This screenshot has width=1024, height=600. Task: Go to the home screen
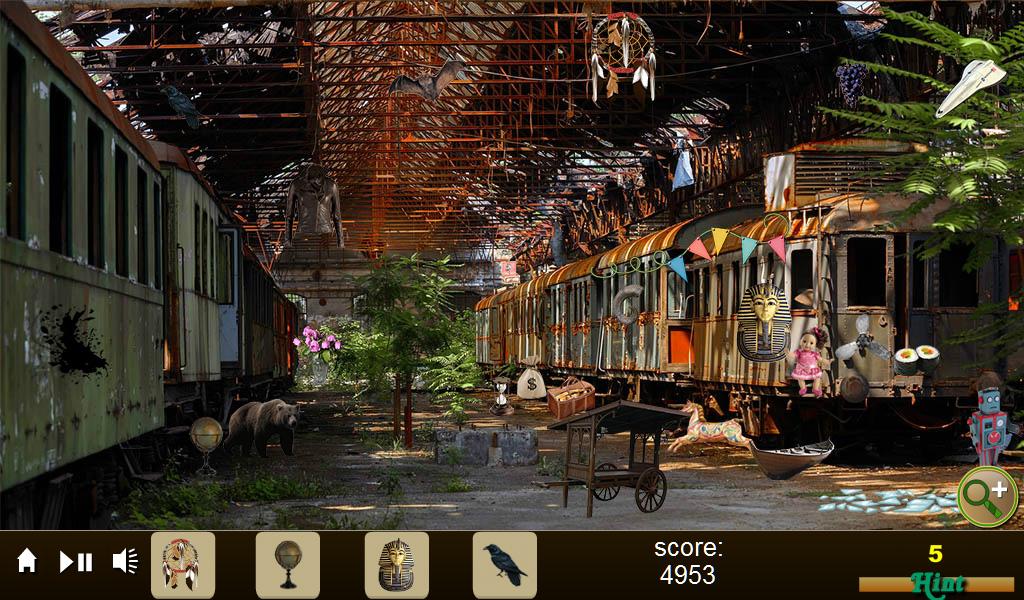coord(27,561)
